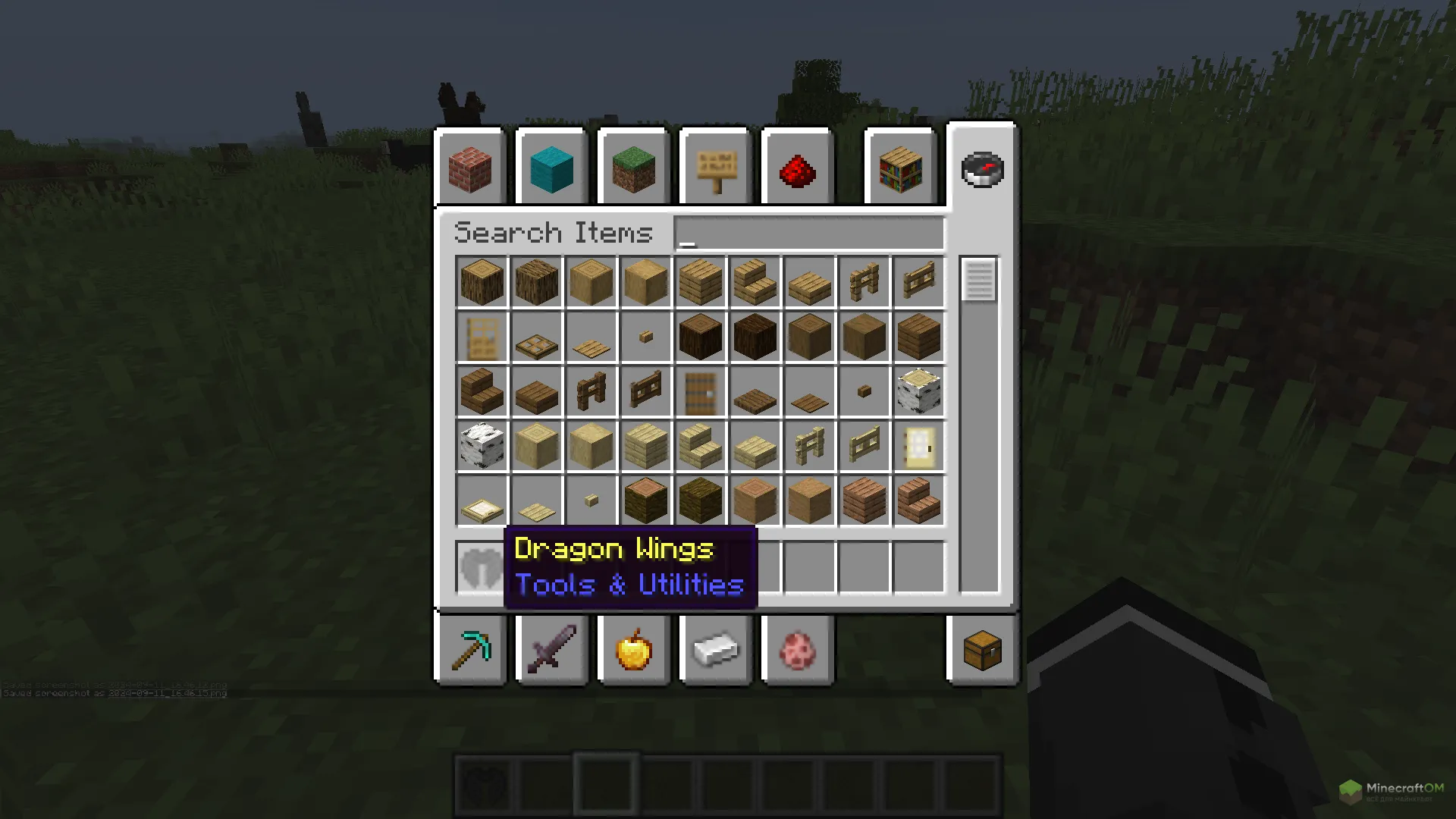Screen dimensions: 1456x819
Task: Pick the birch door item
Action: point(918,447)
